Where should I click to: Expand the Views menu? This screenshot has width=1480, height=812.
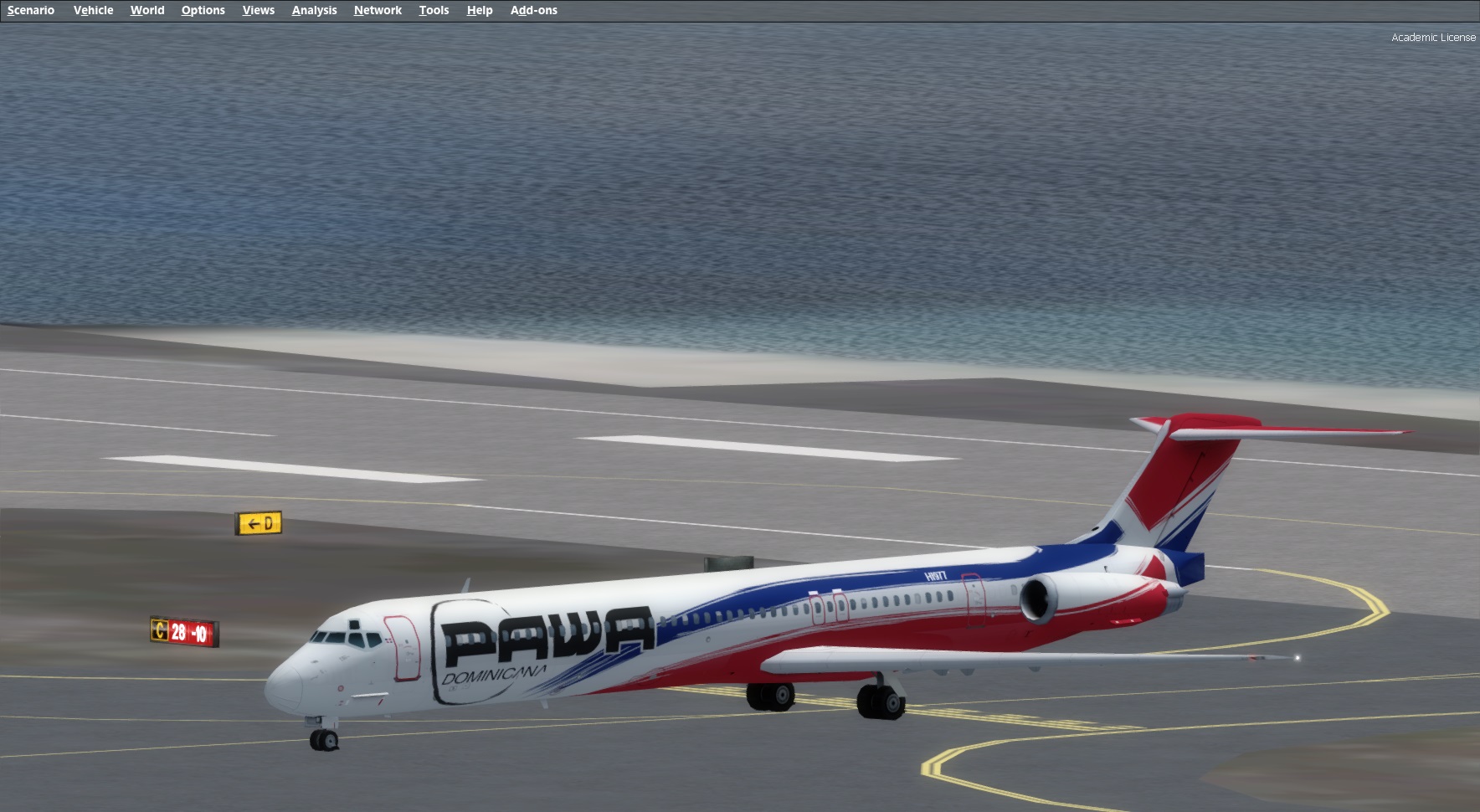click(258, 10)
